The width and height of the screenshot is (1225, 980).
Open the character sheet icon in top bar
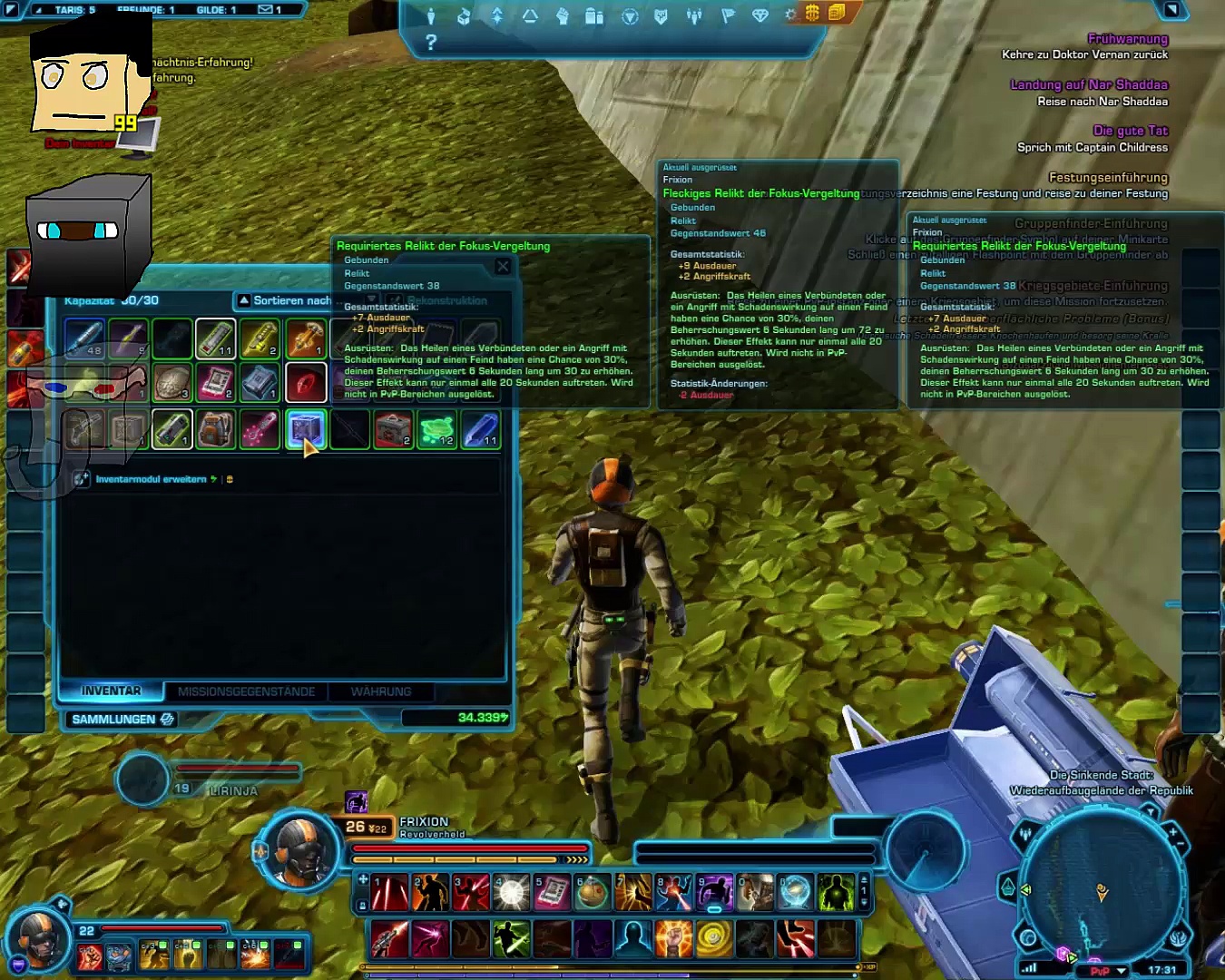pyautogui.click(x=431, y=15)
